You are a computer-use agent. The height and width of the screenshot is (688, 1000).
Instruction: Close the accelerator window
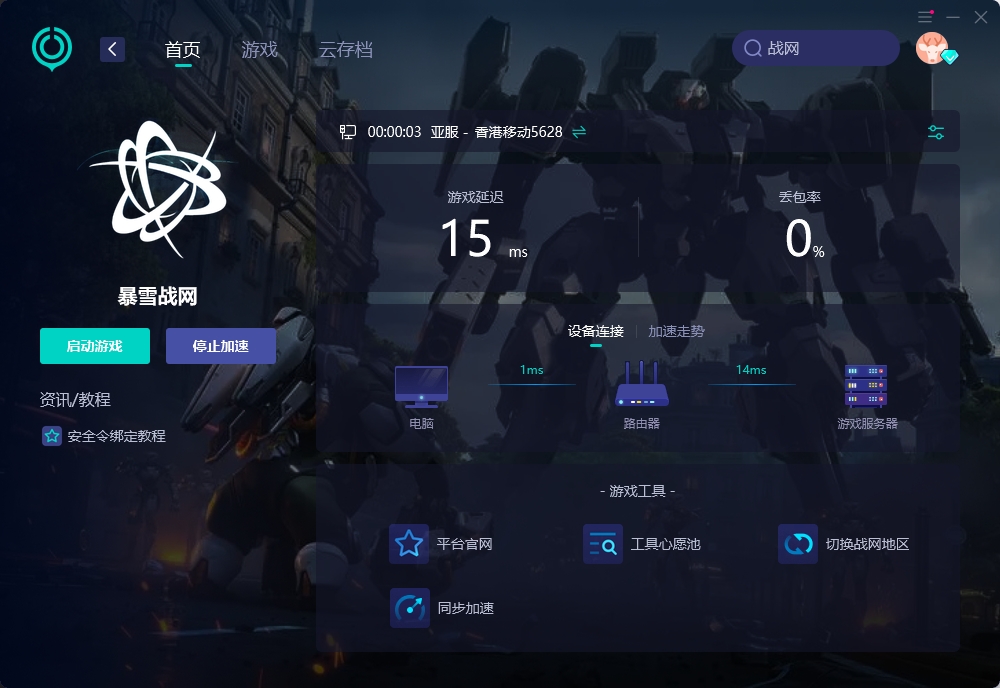click(980, 17)
